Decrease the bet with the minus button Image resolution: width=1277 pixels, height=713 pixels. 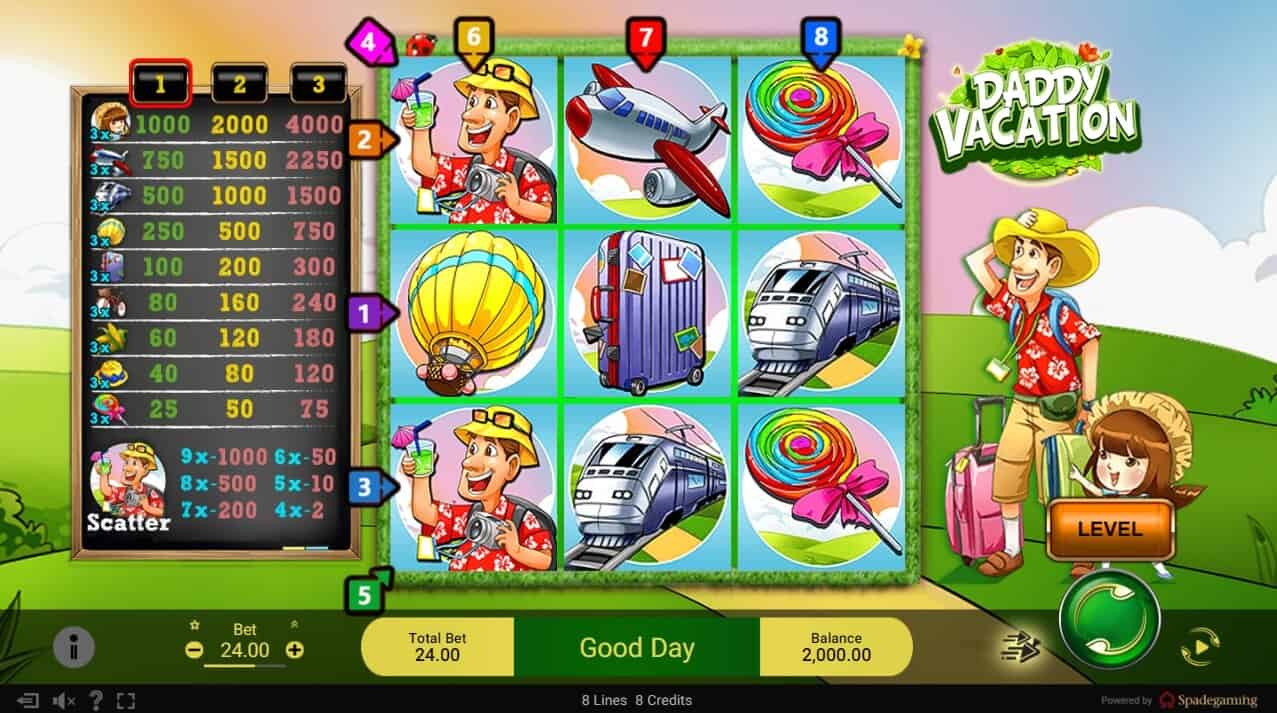(x=194, y=649)
